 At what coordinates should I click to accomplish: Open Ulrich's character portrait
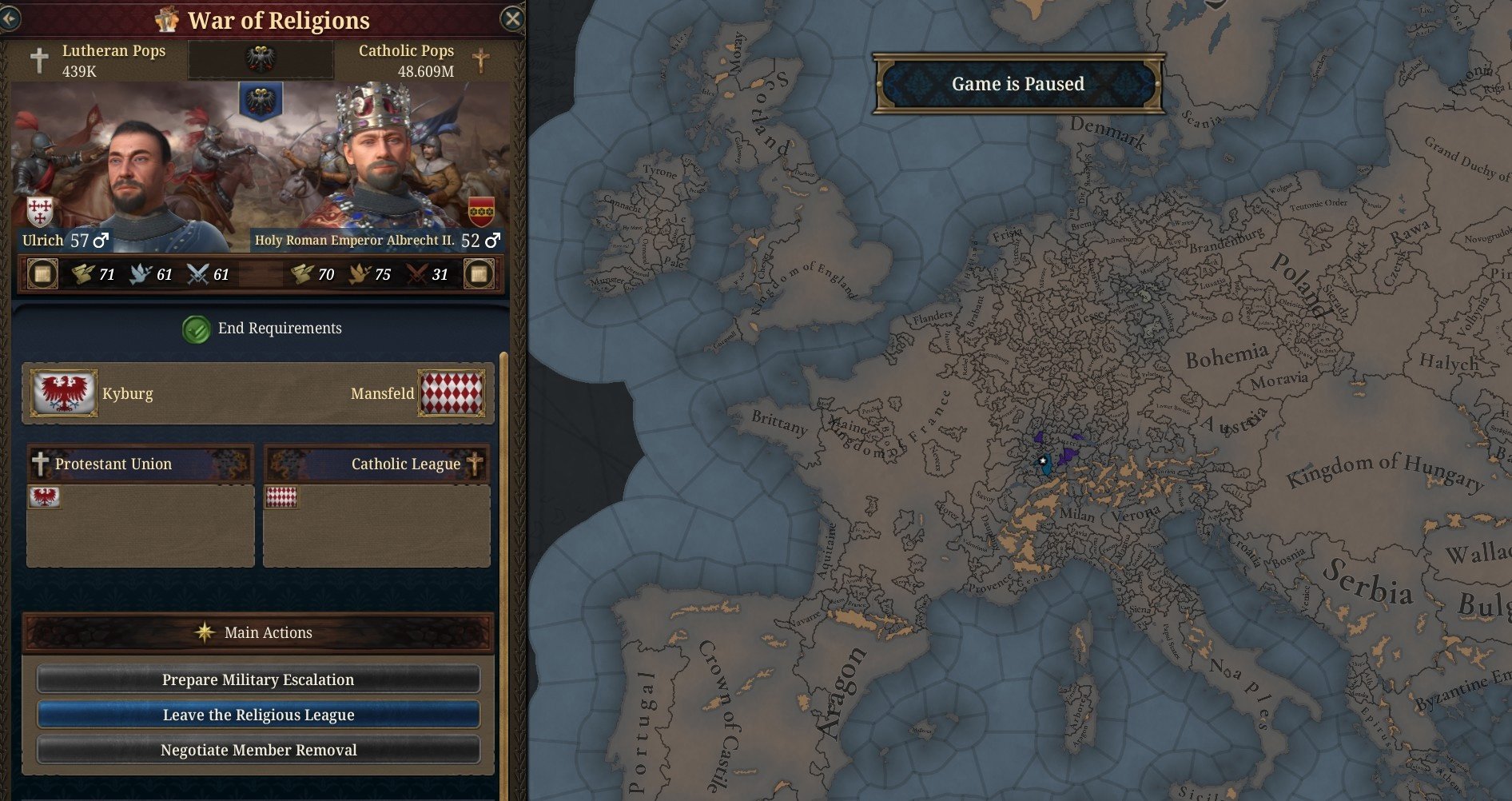(x=141, y=177)
